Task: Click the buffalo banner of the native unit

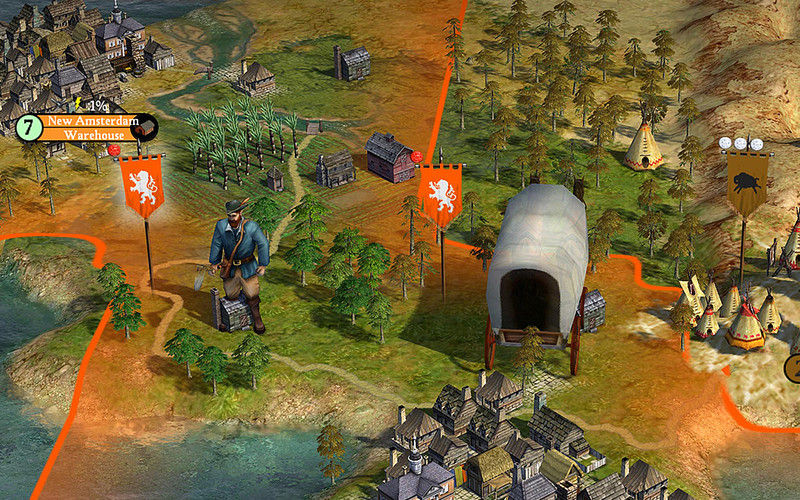Action: [x=747, y=184]
